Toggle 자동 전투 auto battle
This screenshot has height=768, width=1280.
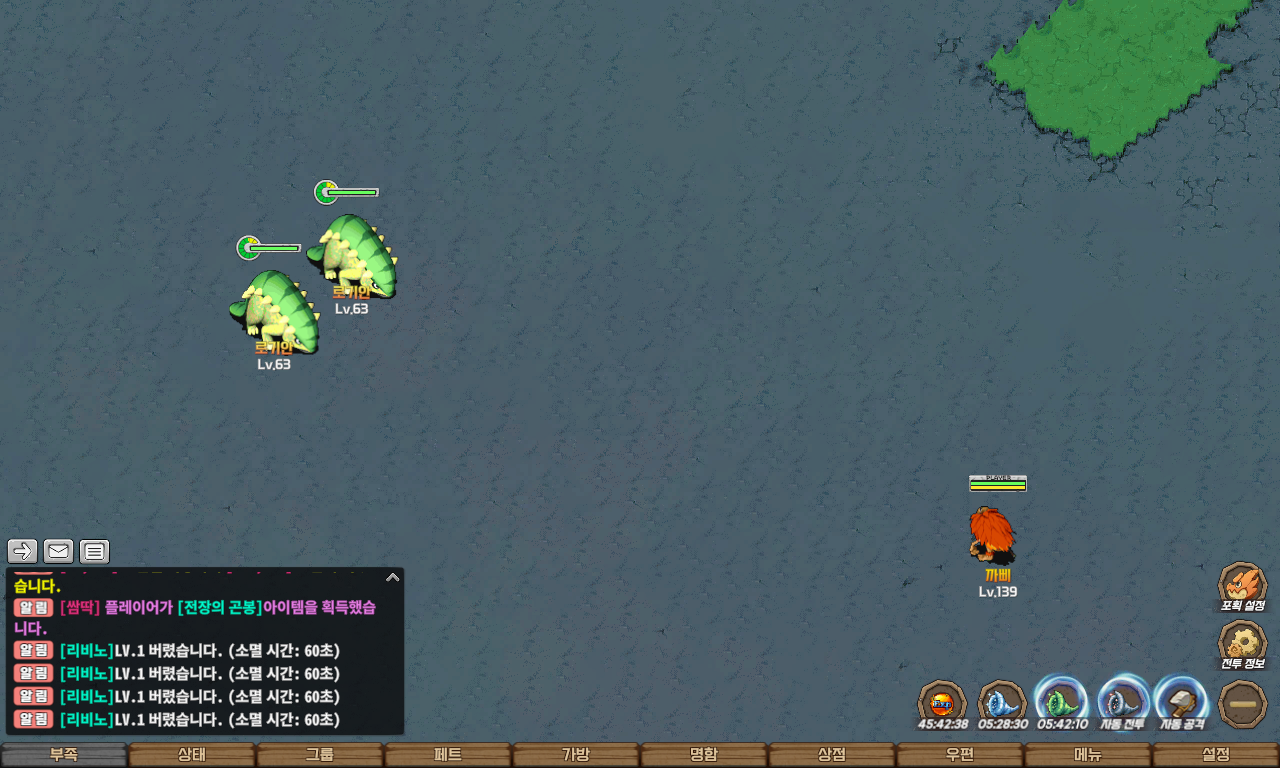click(1122, 700)
